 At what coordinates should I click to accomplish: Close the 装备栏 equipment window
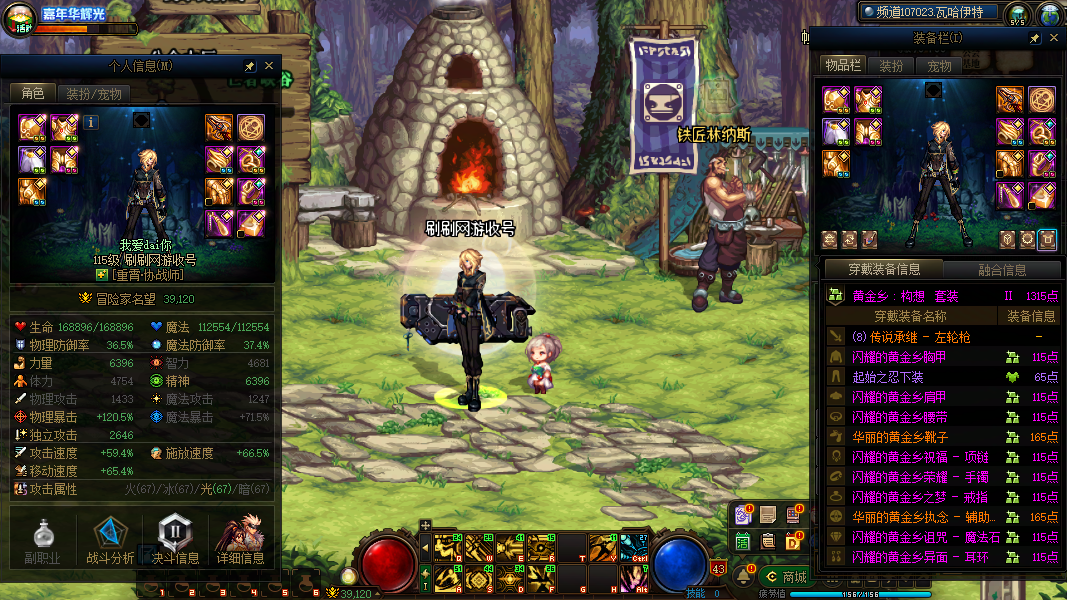coord(1054,38)
